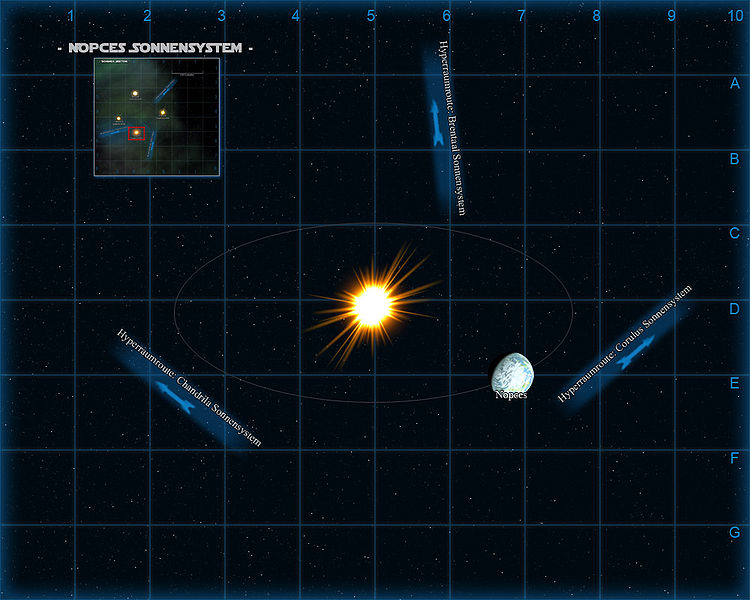
Task: Open the sector overview minimap thumbnail
Action: [x=157, y=116]
